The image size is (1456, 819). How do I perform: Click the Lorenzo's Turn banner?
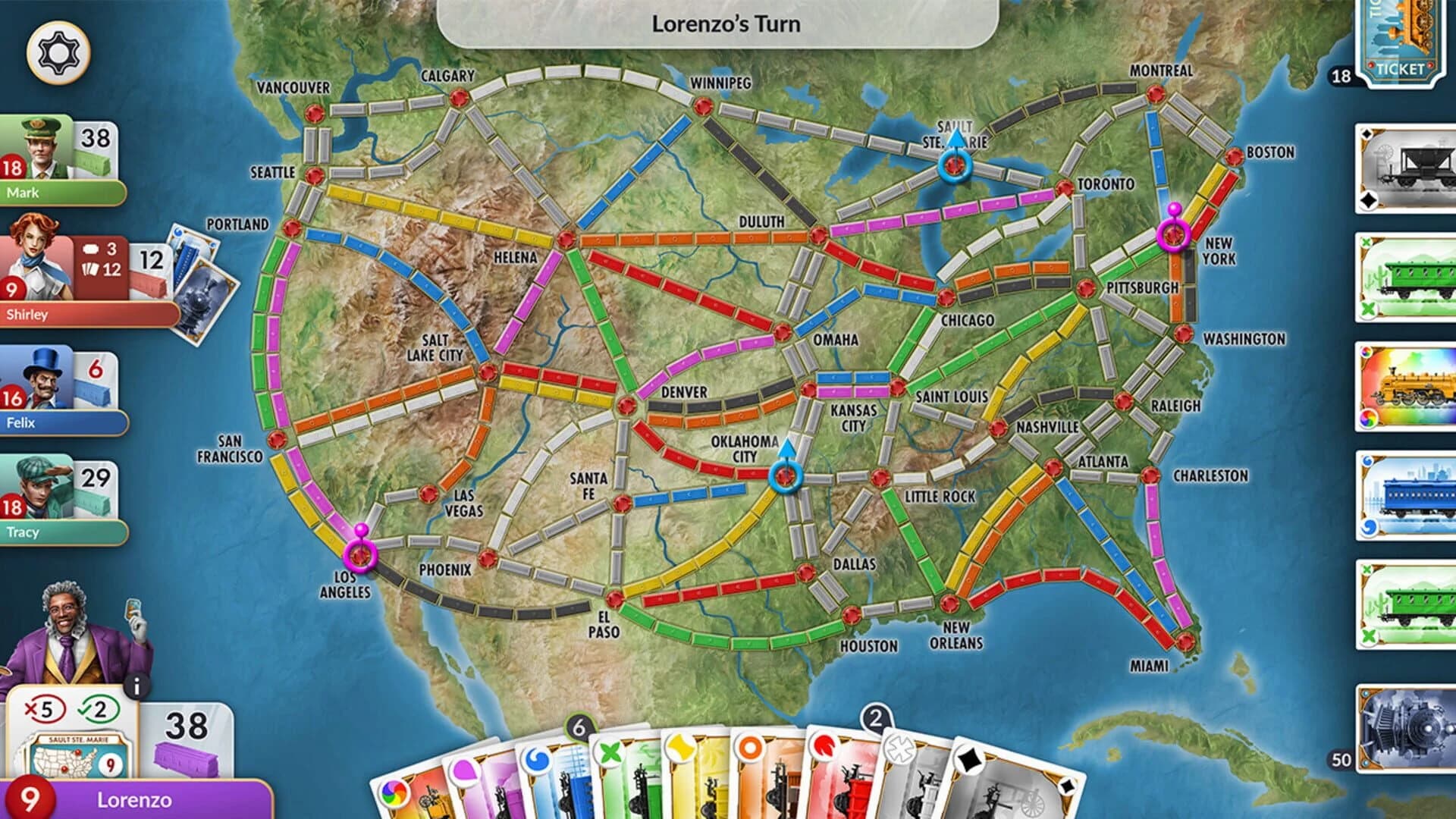726,24
